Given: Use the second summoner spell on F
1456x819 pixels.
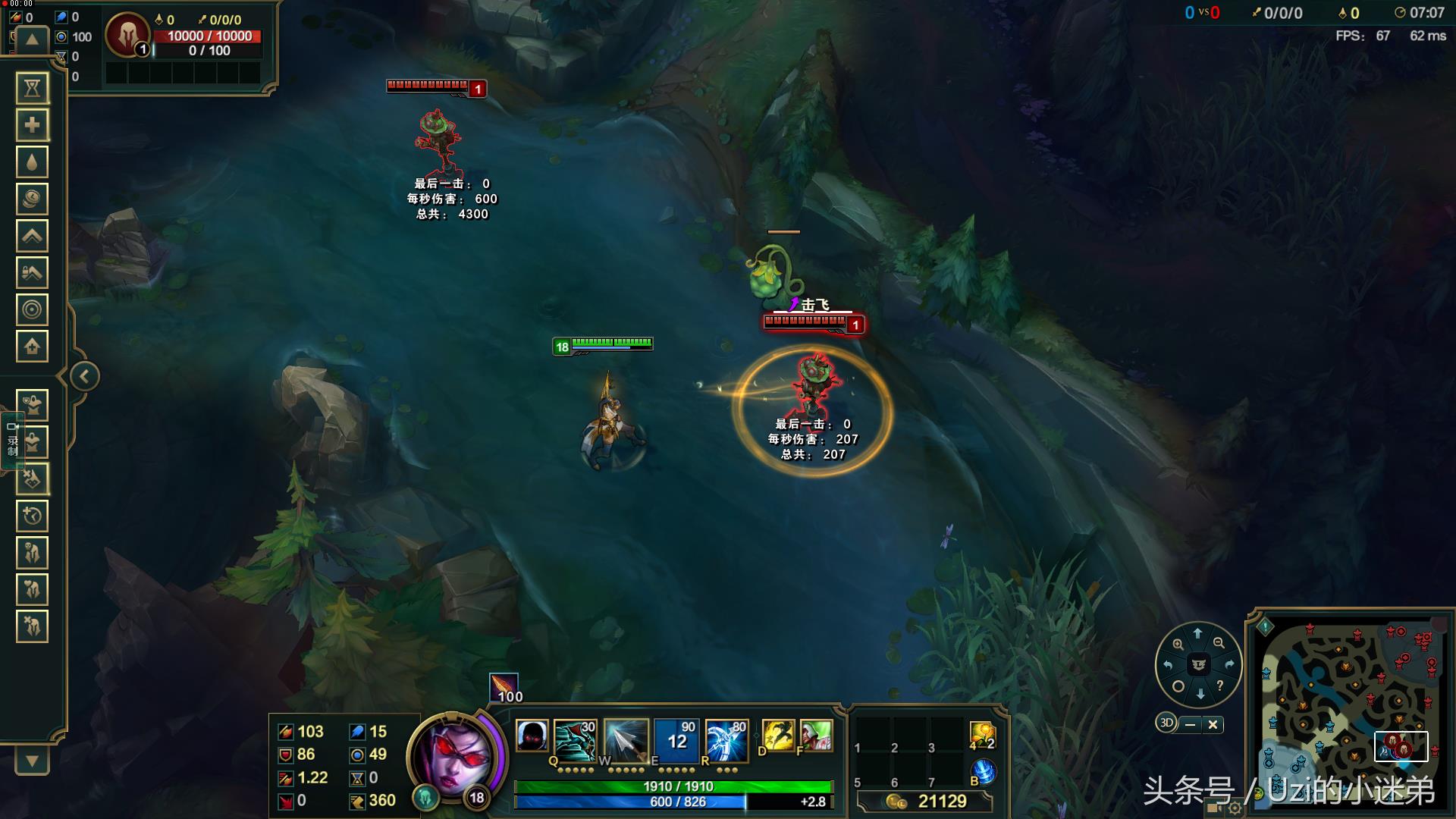Looking at the screenshot, I should click(x=815, y=736).
